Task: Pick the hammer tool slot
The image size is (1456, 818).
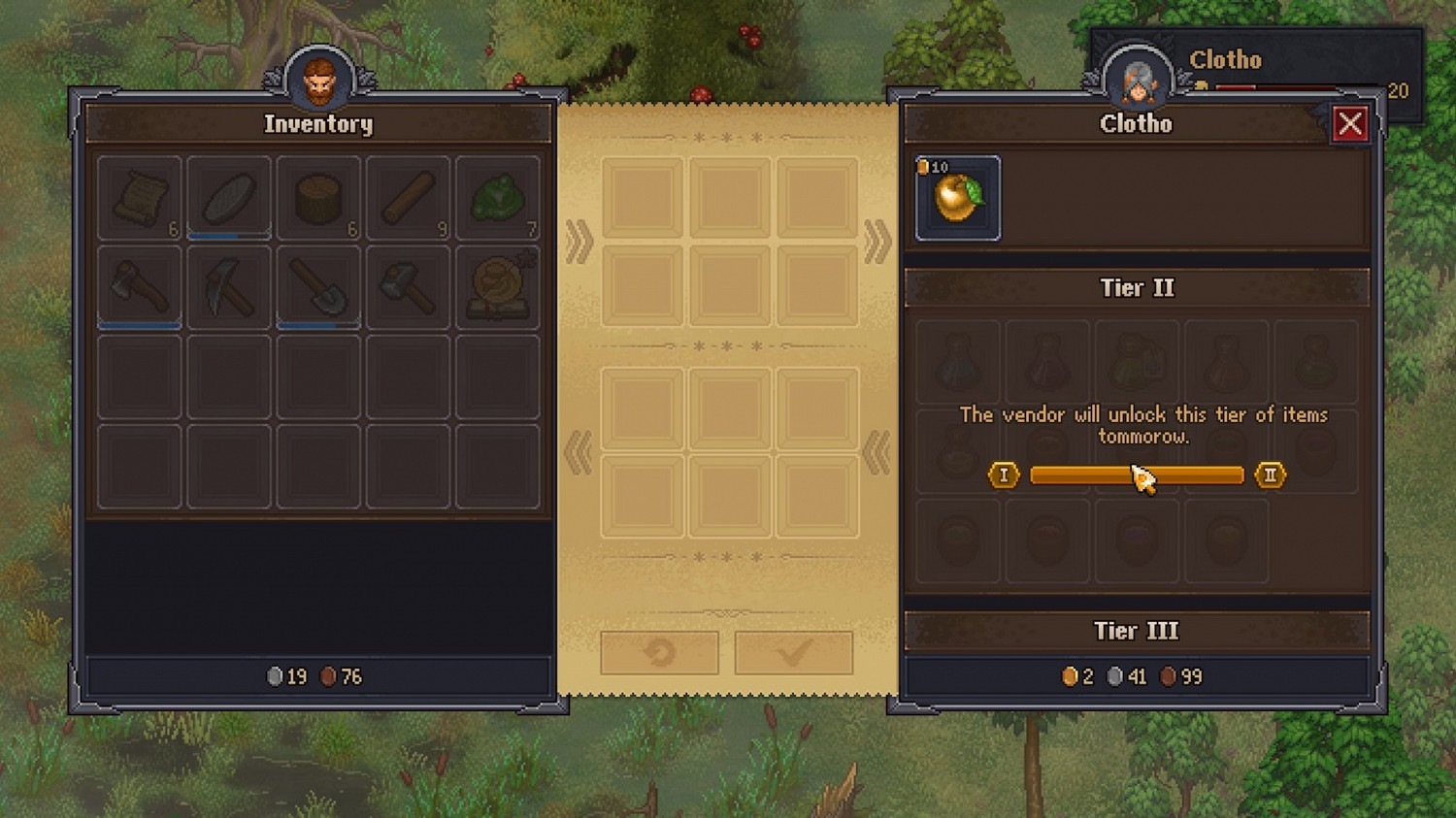Action: tap(408, 287)
